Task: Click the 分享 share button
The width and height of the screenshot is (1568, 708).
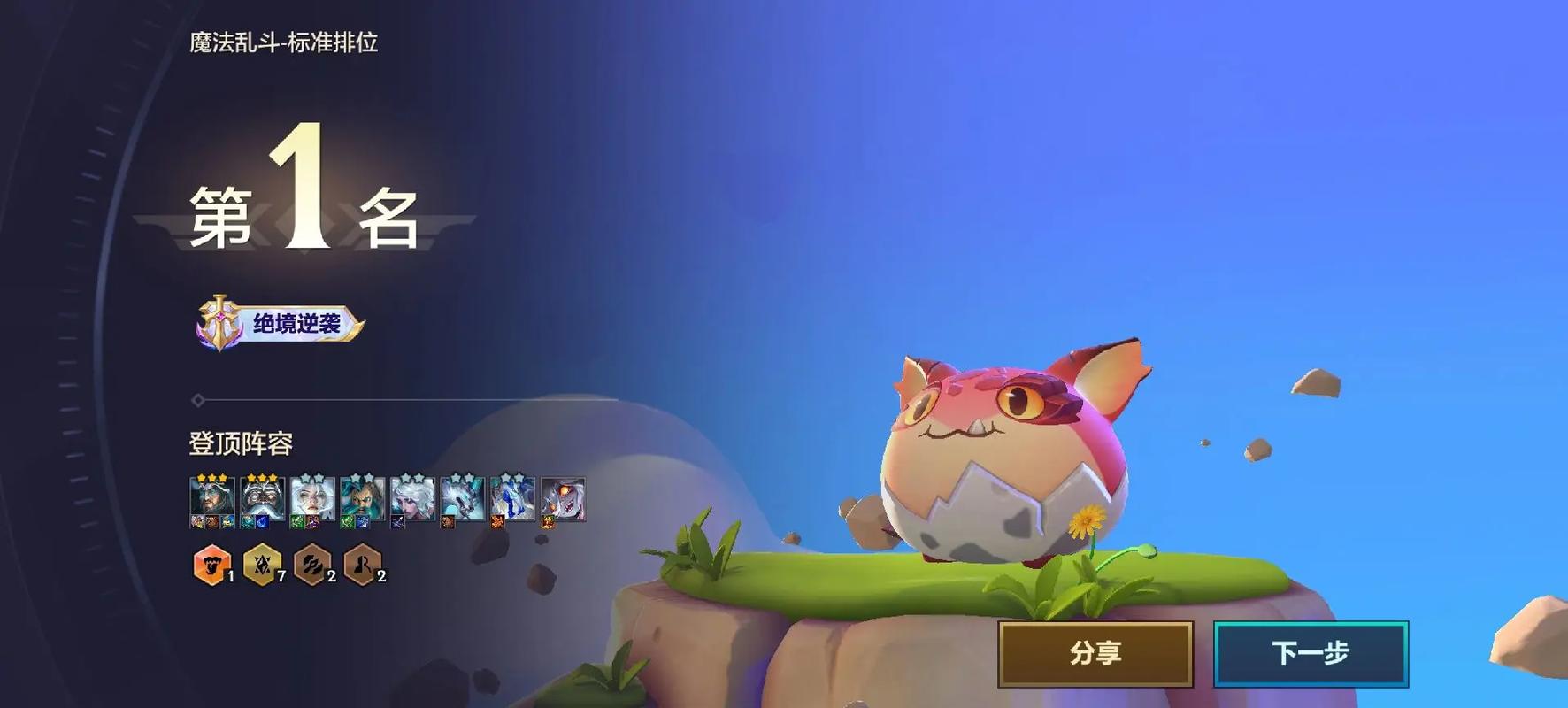Action: coord(1095,654)
